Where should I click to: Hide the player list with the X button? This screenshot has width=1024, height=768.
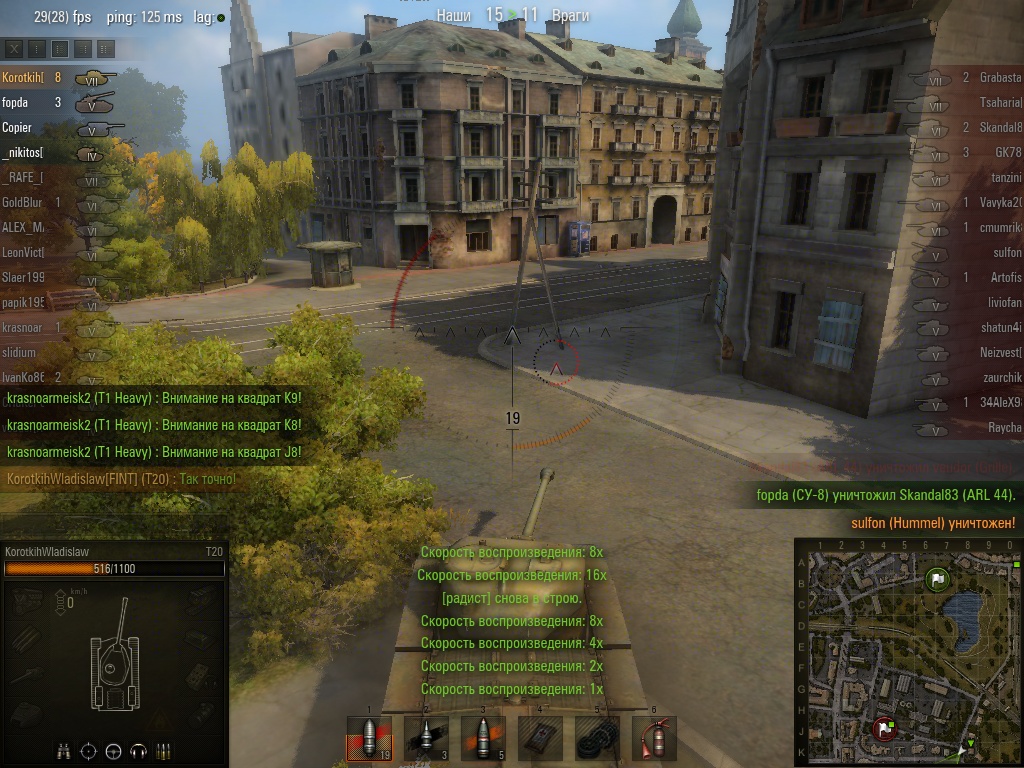14,48
